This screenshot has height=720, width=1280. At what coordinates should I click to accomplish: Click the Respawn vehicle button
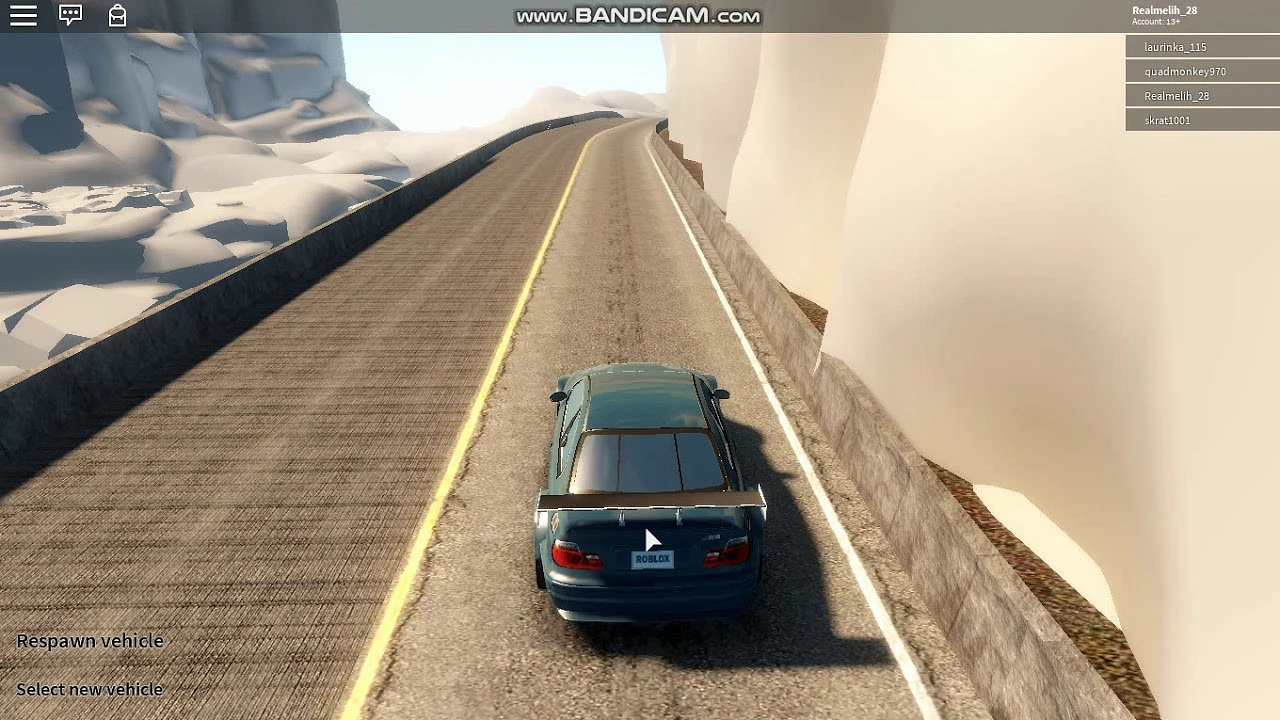tap(90, 641)
